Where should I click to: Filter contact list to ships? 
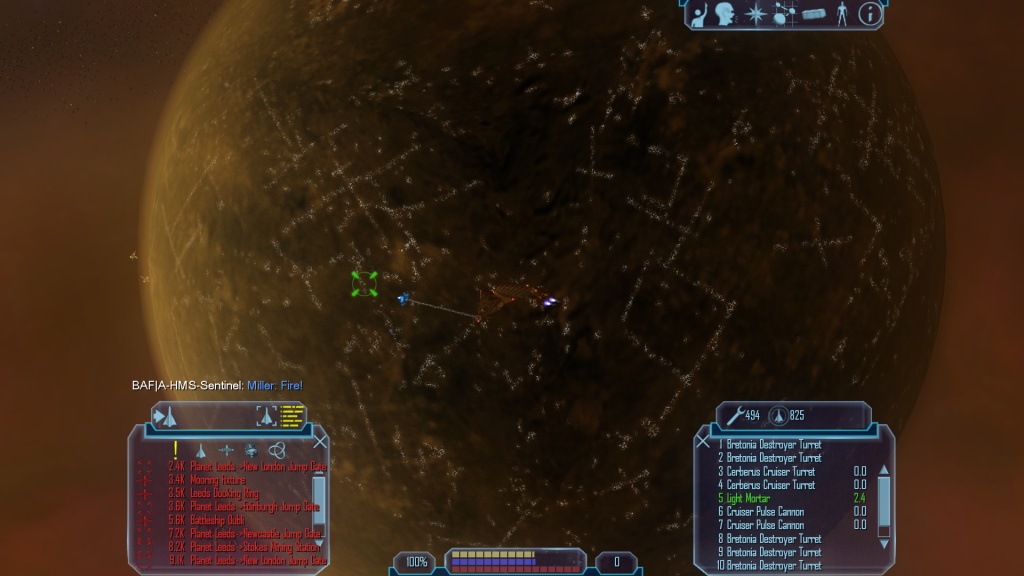click(x=201, y=450)
